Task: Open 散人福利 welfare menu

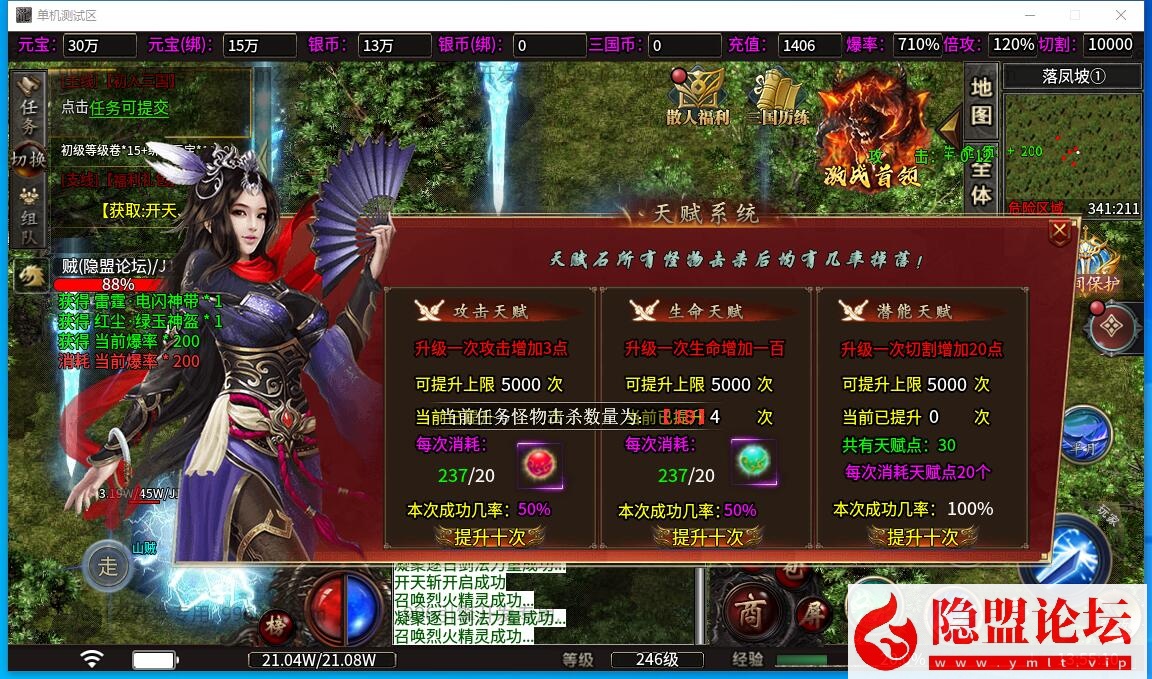Action: 696,97
